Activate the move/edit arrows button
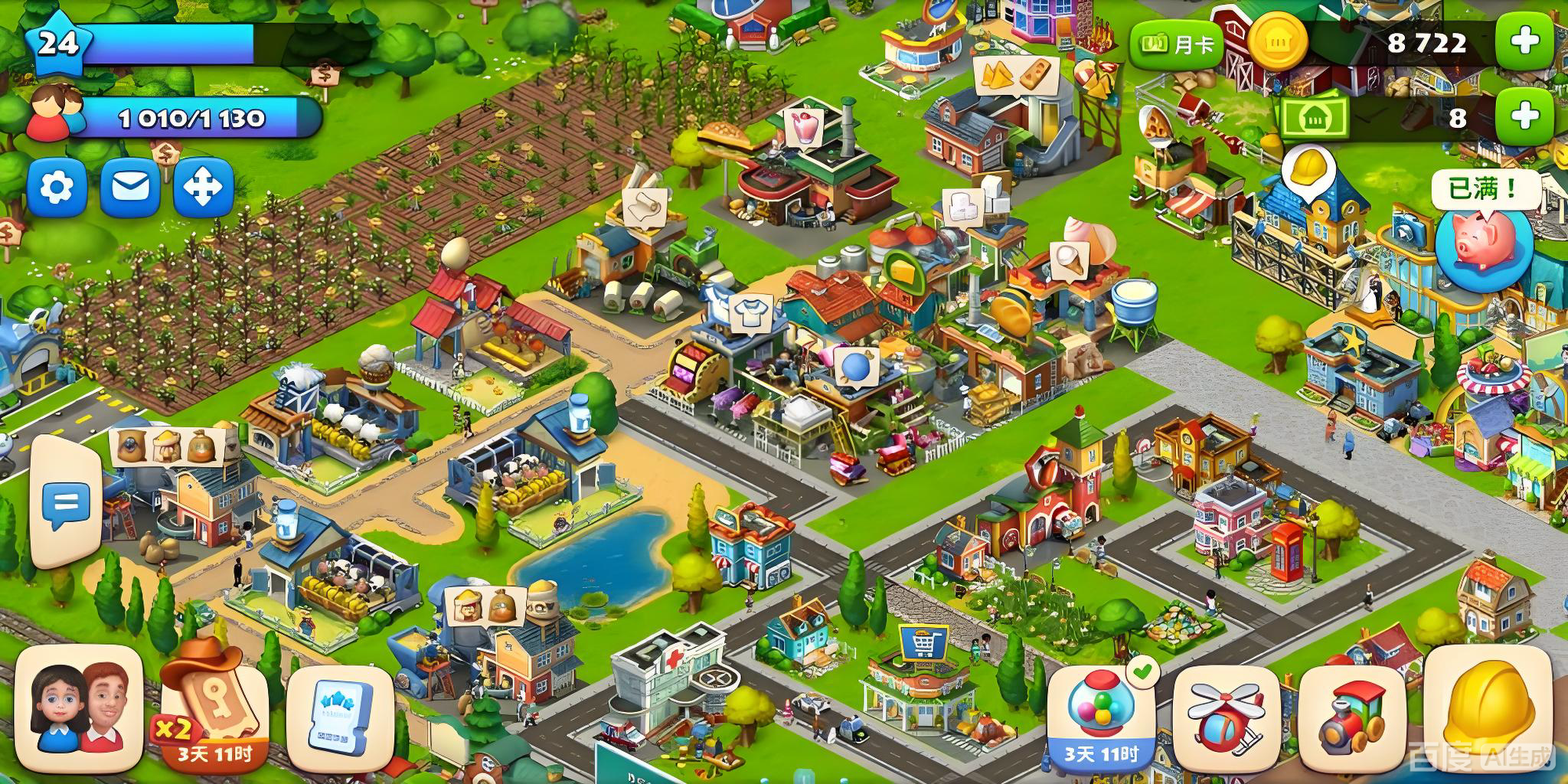Image resolution: width=1568 pixels, height=784 pixels. 204,187
